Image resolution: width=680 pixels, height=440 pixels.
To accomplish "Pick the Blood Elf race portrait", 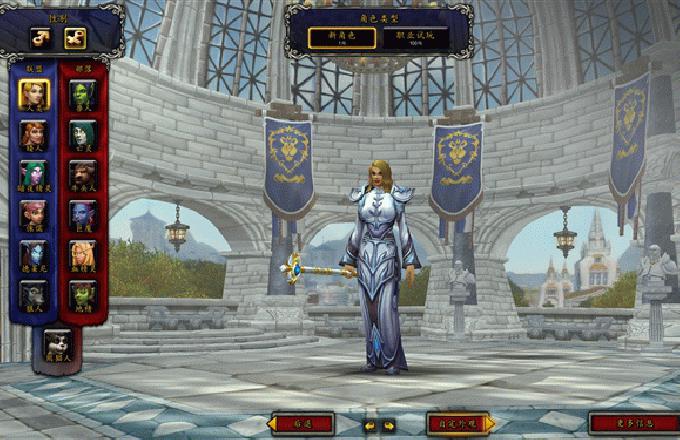I will [83, 254].
